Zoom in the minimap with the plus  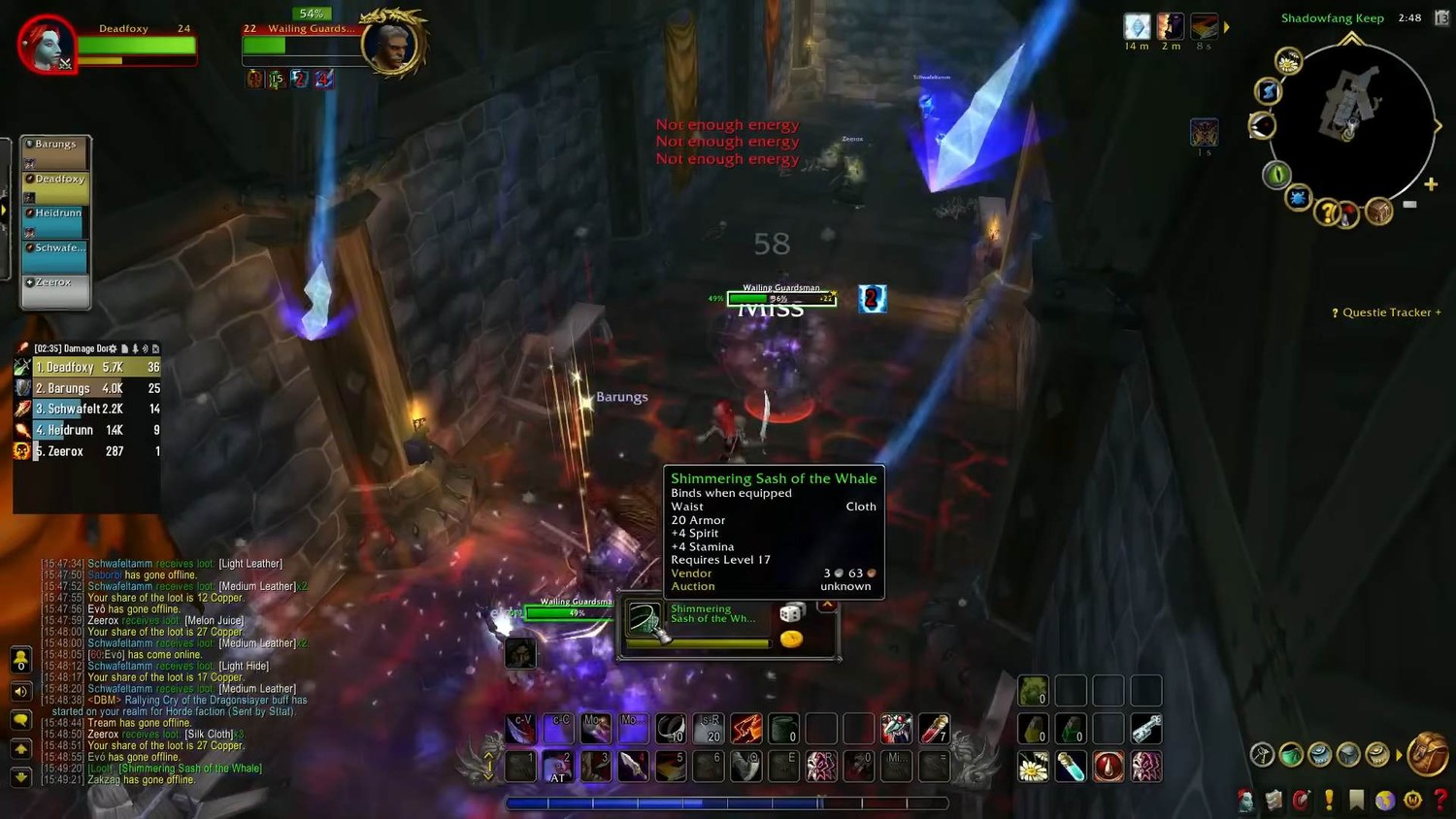click(x=1431, y=184)
